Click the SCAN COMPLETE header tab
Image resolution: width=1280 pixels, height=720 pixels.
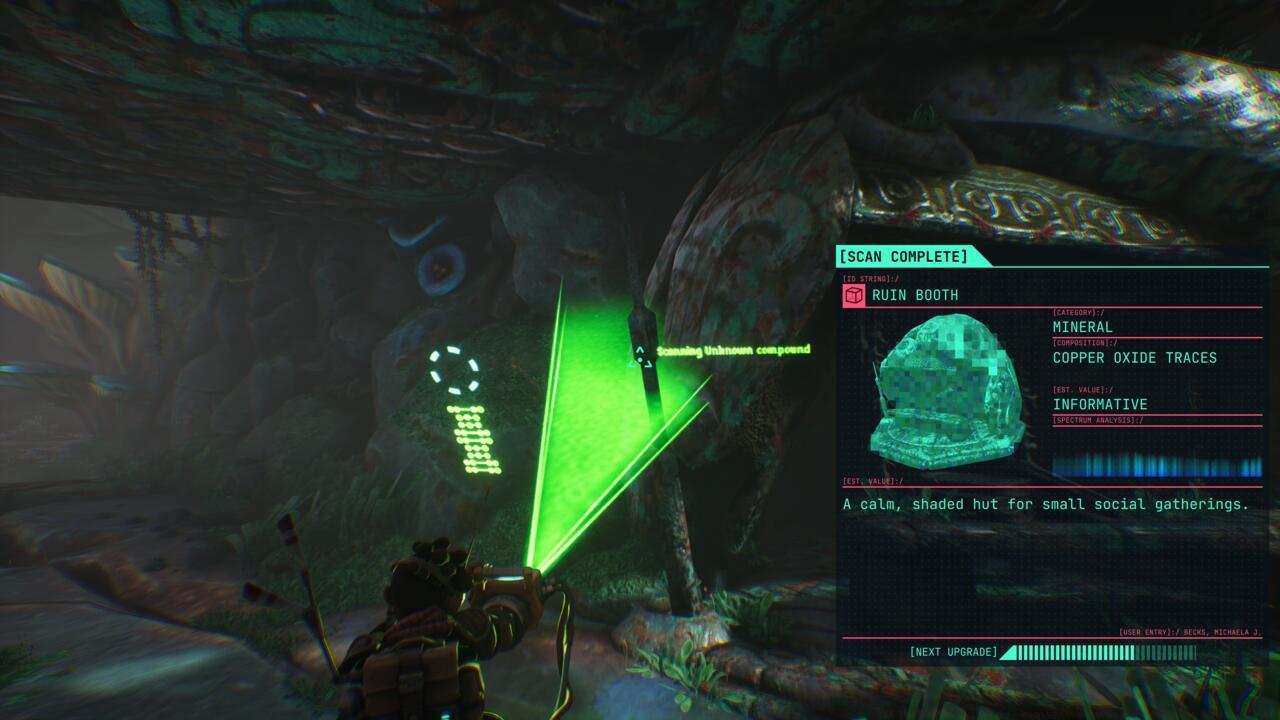[906, 257]
